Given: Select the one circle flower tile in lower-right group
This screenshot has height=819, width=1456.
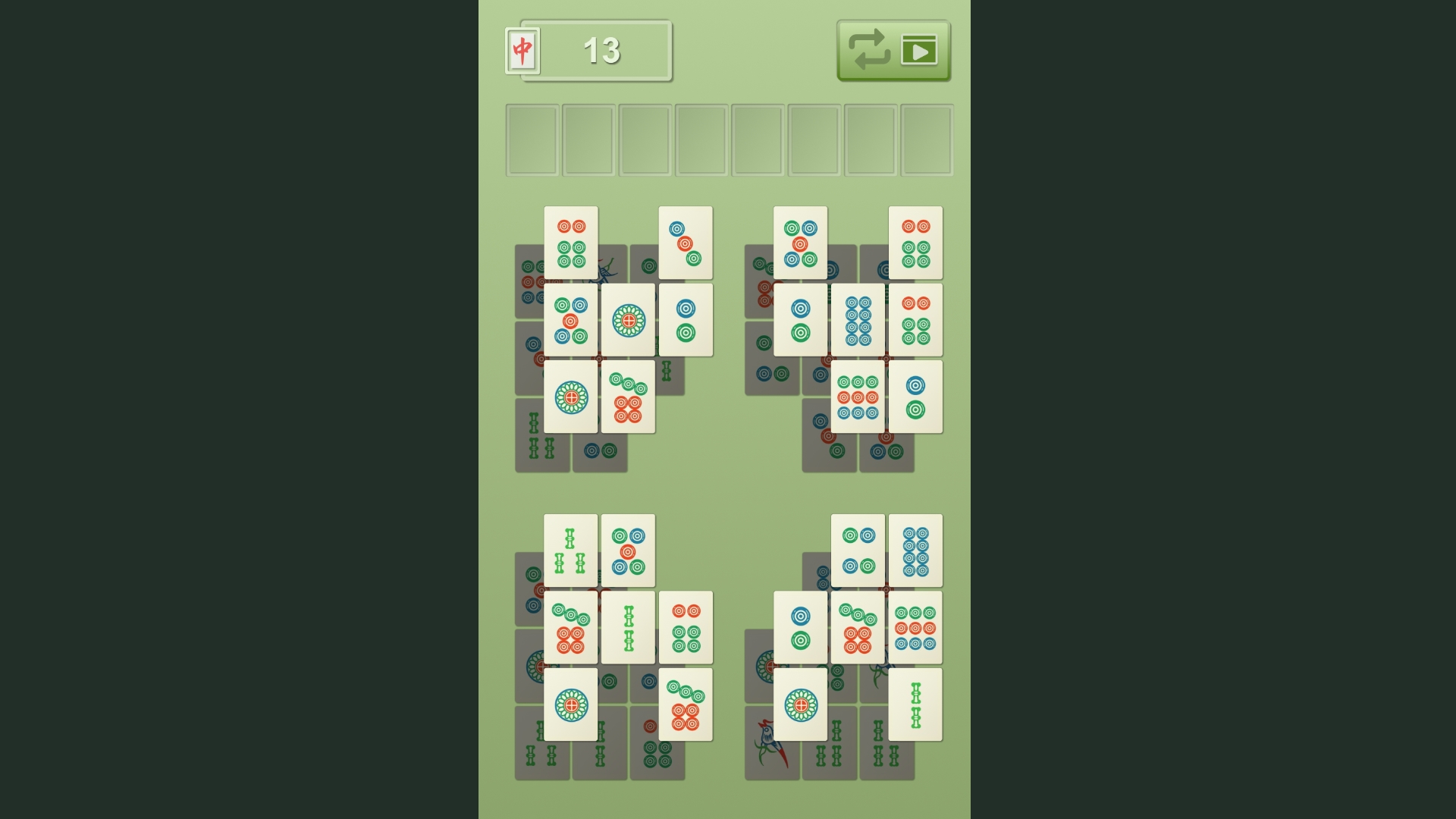Looking at the screenshot, I should [801, 704].
